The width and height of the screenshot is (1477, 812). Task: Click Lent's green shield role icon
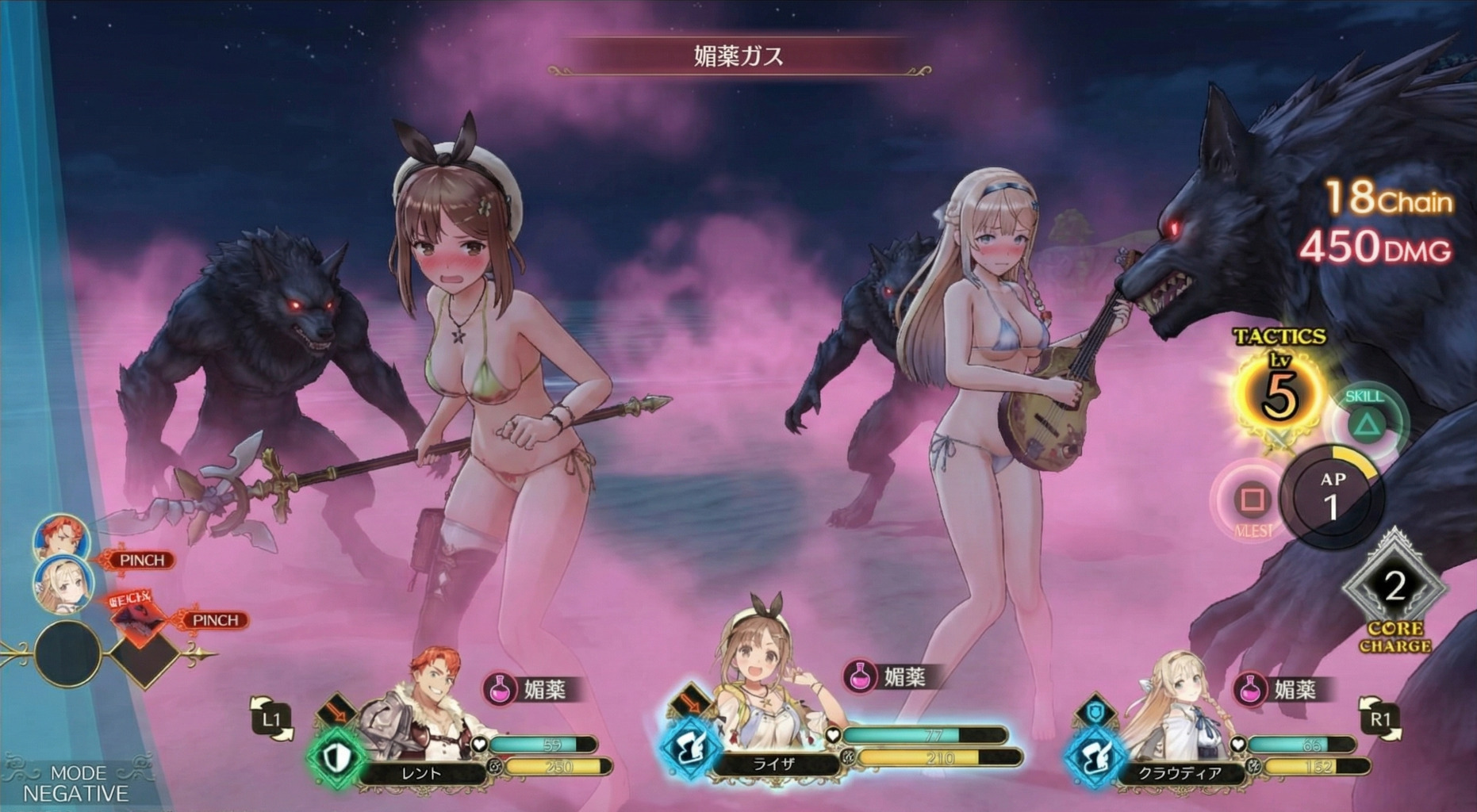tap(336, 757)
